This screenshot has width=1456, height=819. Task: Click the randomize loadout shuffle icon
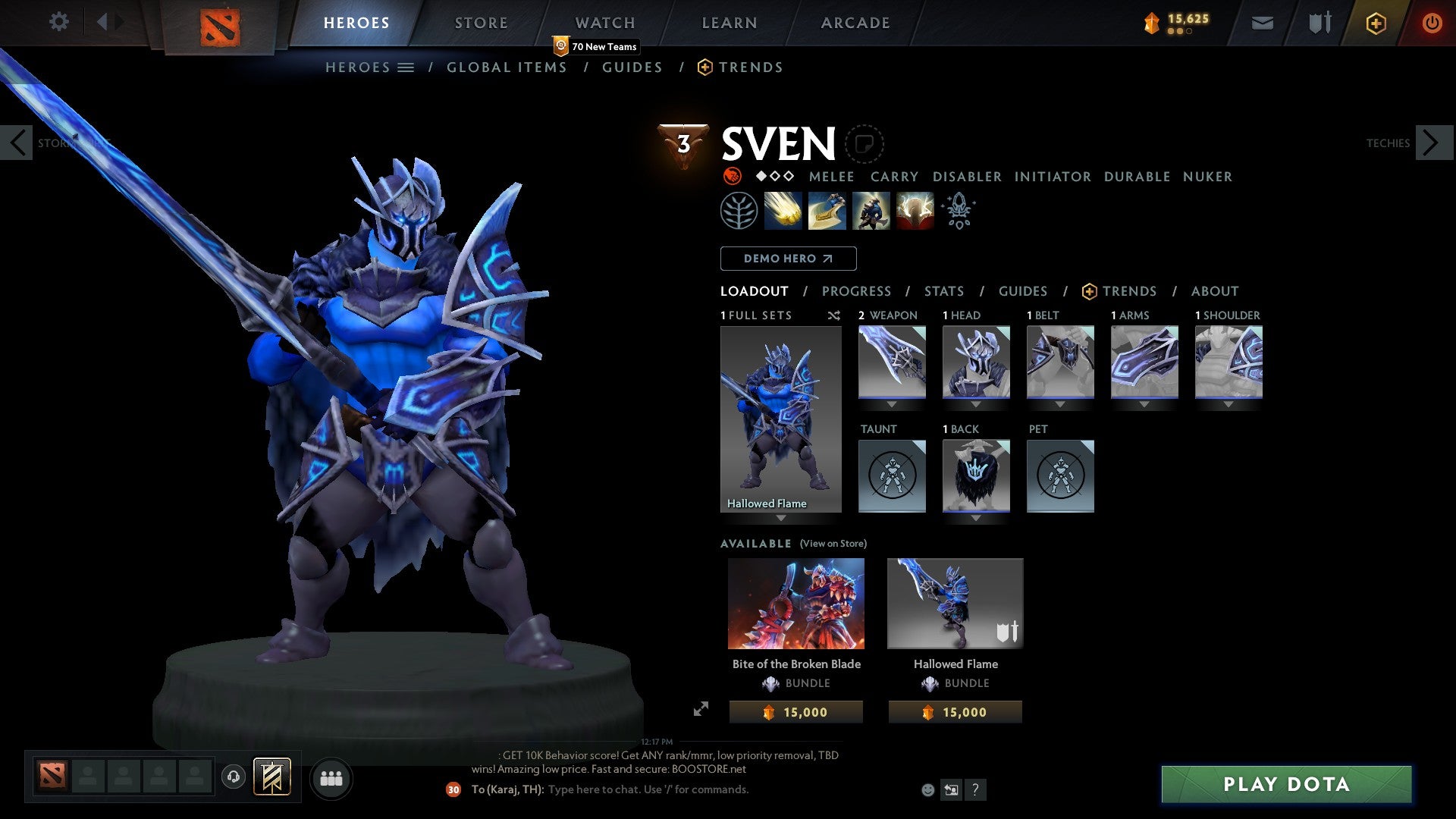click(x=833, y=315)
